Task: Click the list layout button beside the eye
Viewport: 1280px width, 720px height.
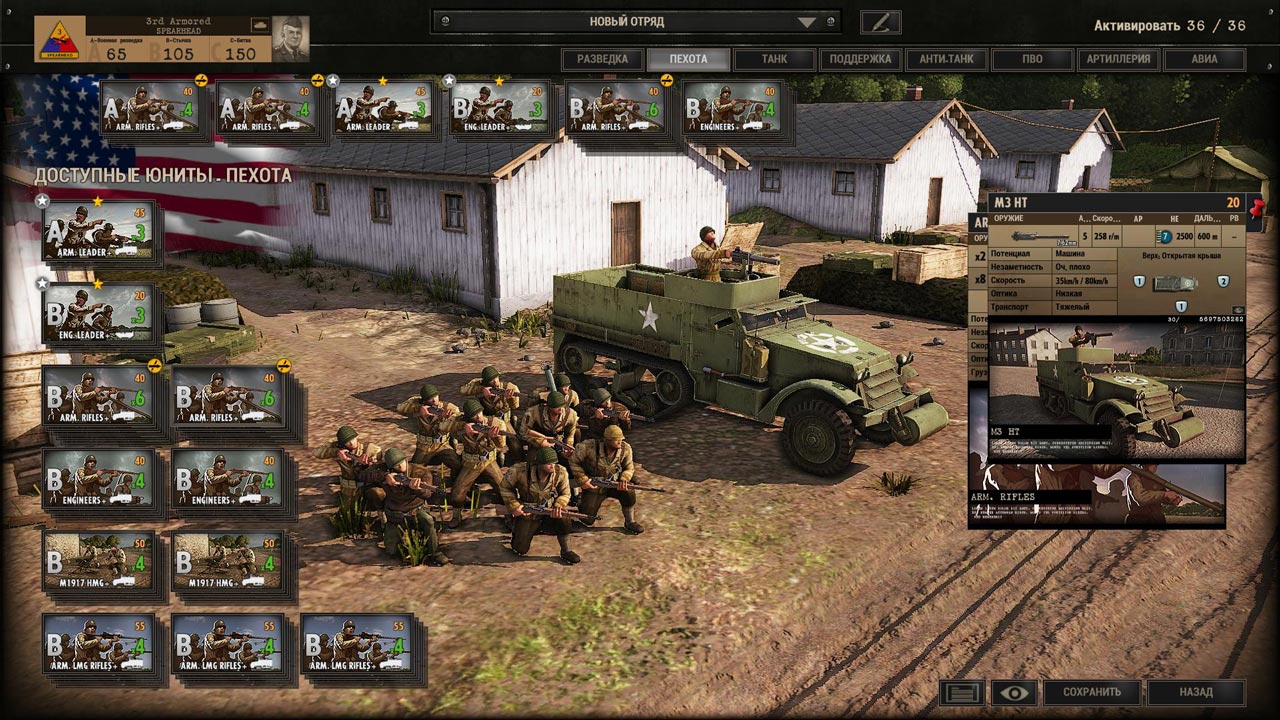Action: pyautogui.click(x=962, y=691)
